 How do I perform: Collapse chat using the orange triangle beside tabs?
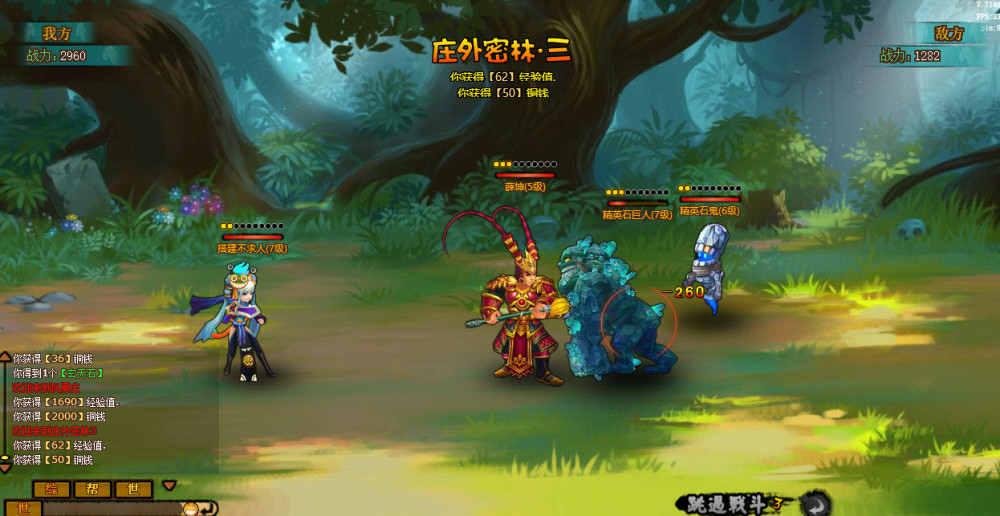[169, 486]
